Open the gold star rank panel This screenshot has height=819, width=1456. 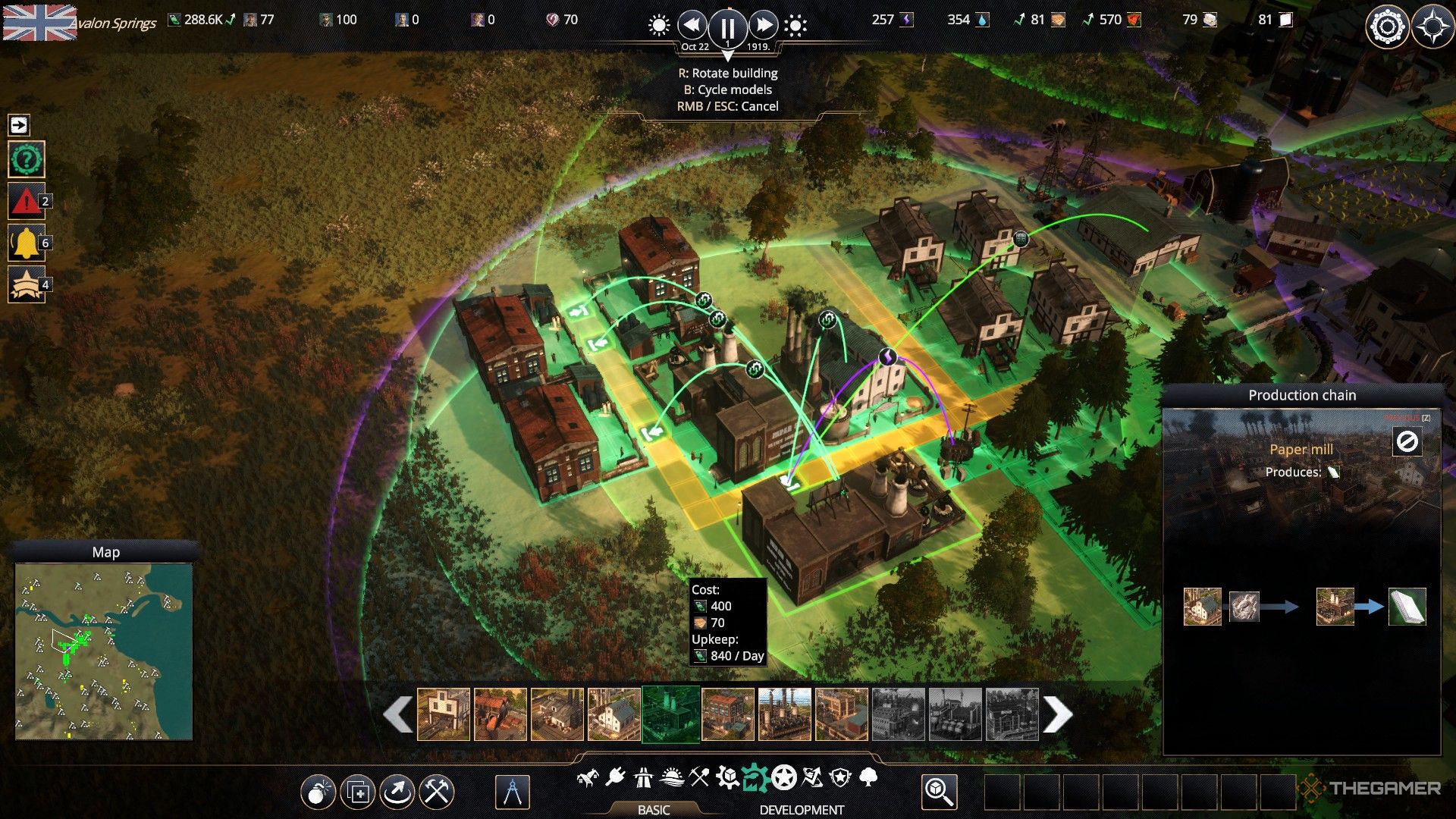point(27,285)
